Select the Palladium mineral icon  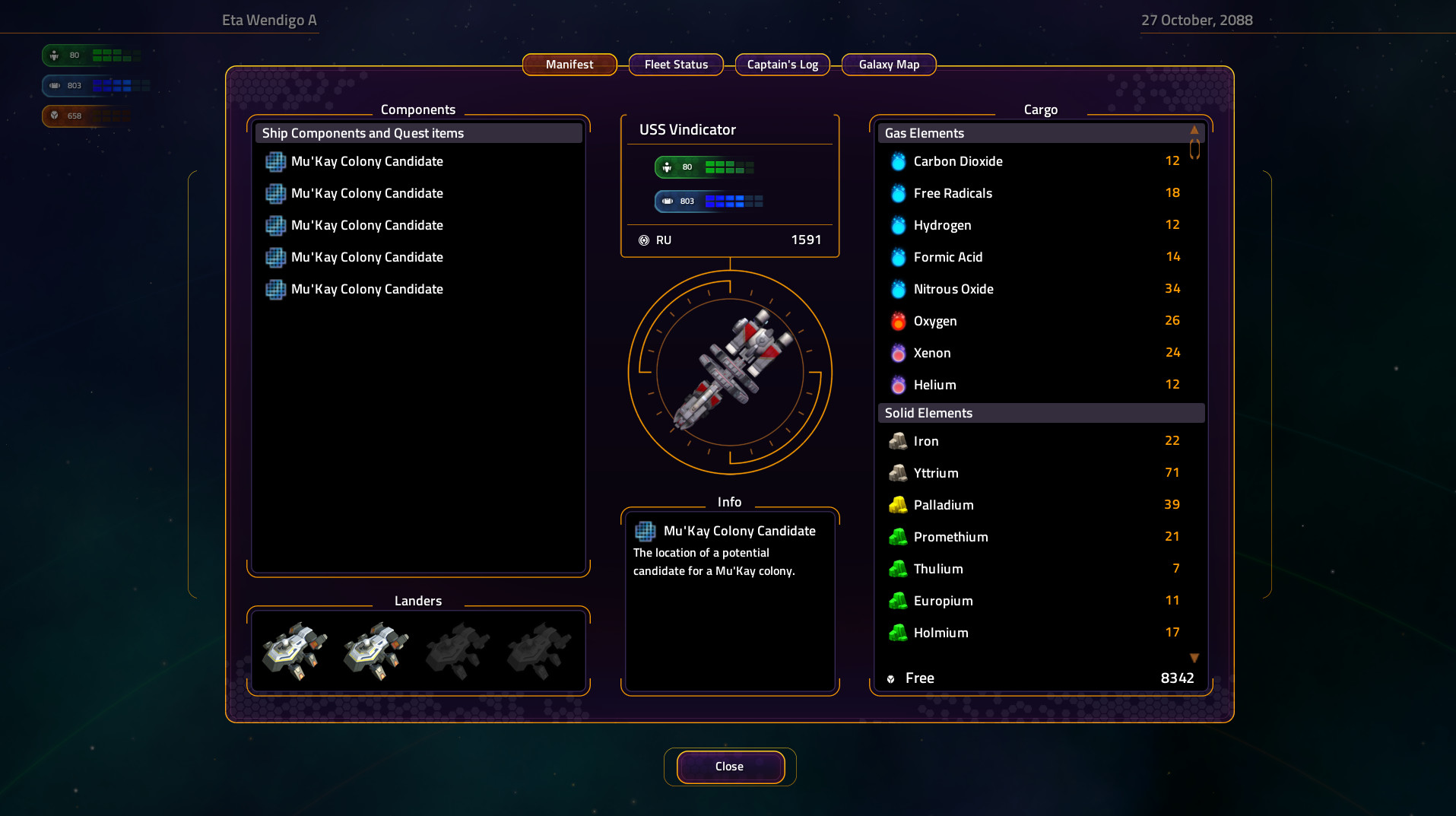[898, 505]
